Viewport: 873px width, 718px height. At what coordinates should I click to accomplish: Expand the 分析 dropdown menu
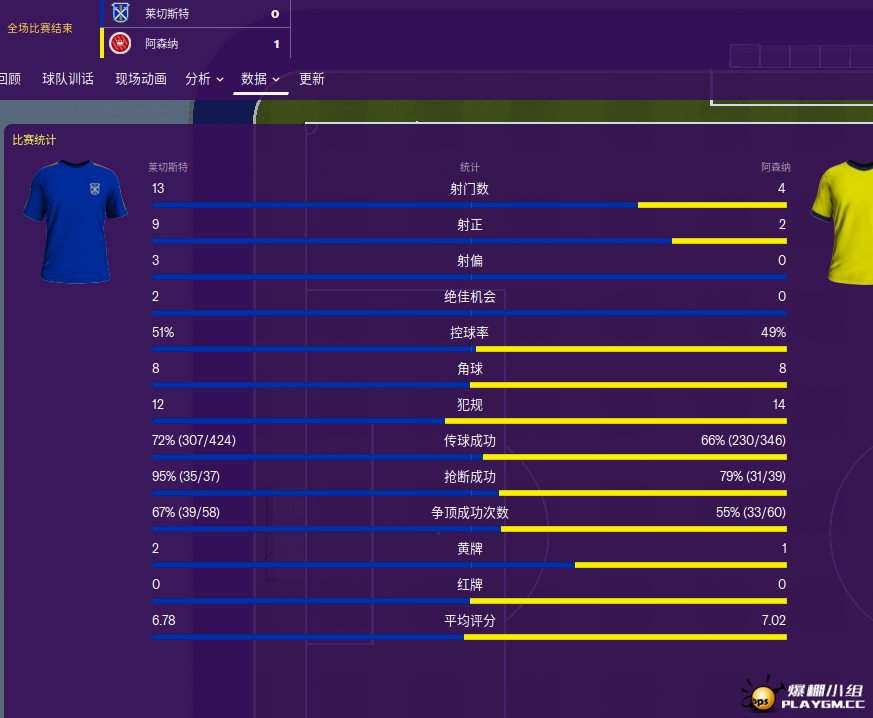coord(204,79)
